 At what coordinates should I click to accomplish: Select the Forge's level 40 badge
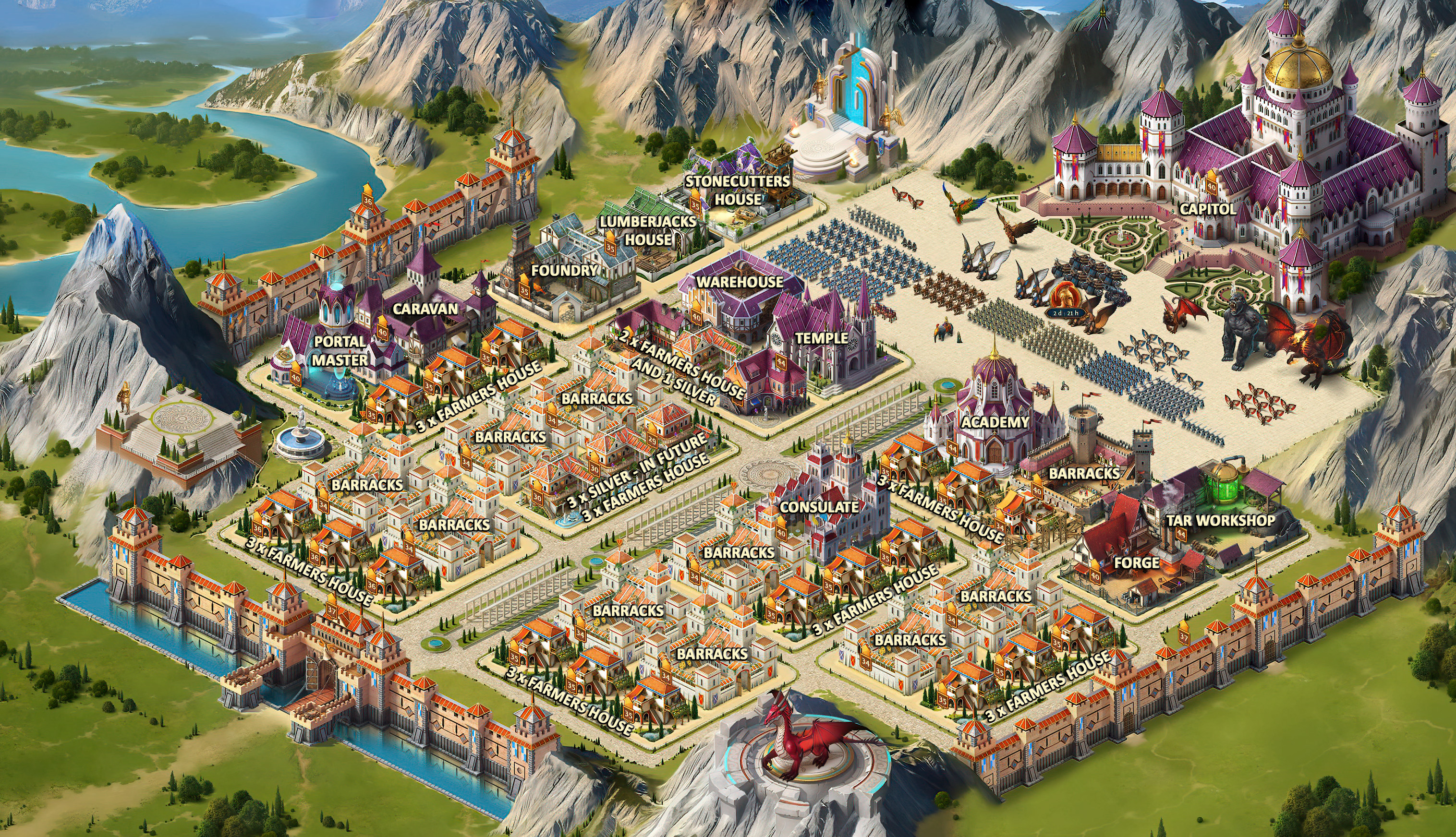pos(1095,575)
